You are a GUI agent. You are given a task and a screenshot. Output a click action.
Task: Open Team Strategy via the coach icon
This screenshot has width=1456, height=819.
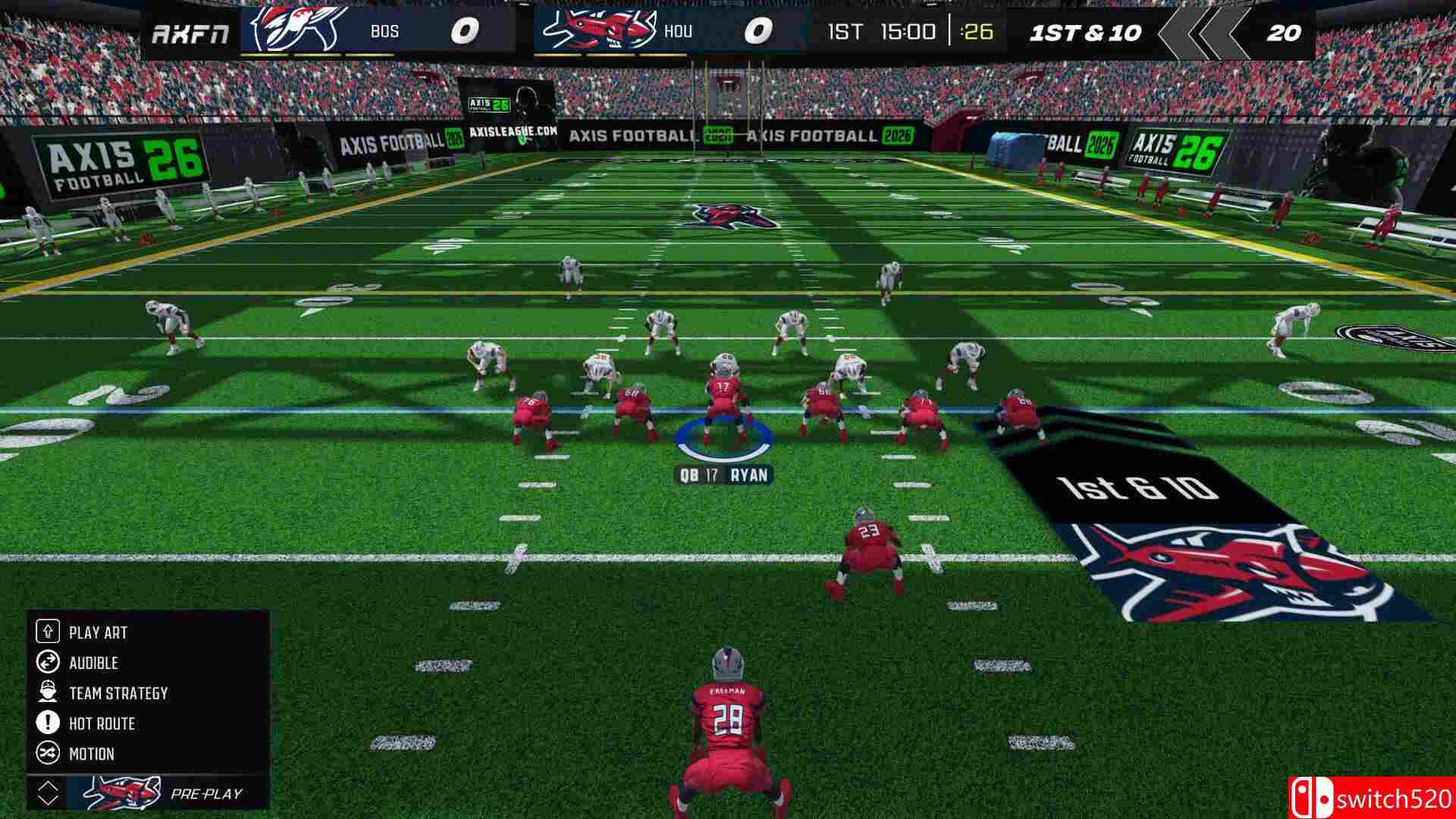48,692
